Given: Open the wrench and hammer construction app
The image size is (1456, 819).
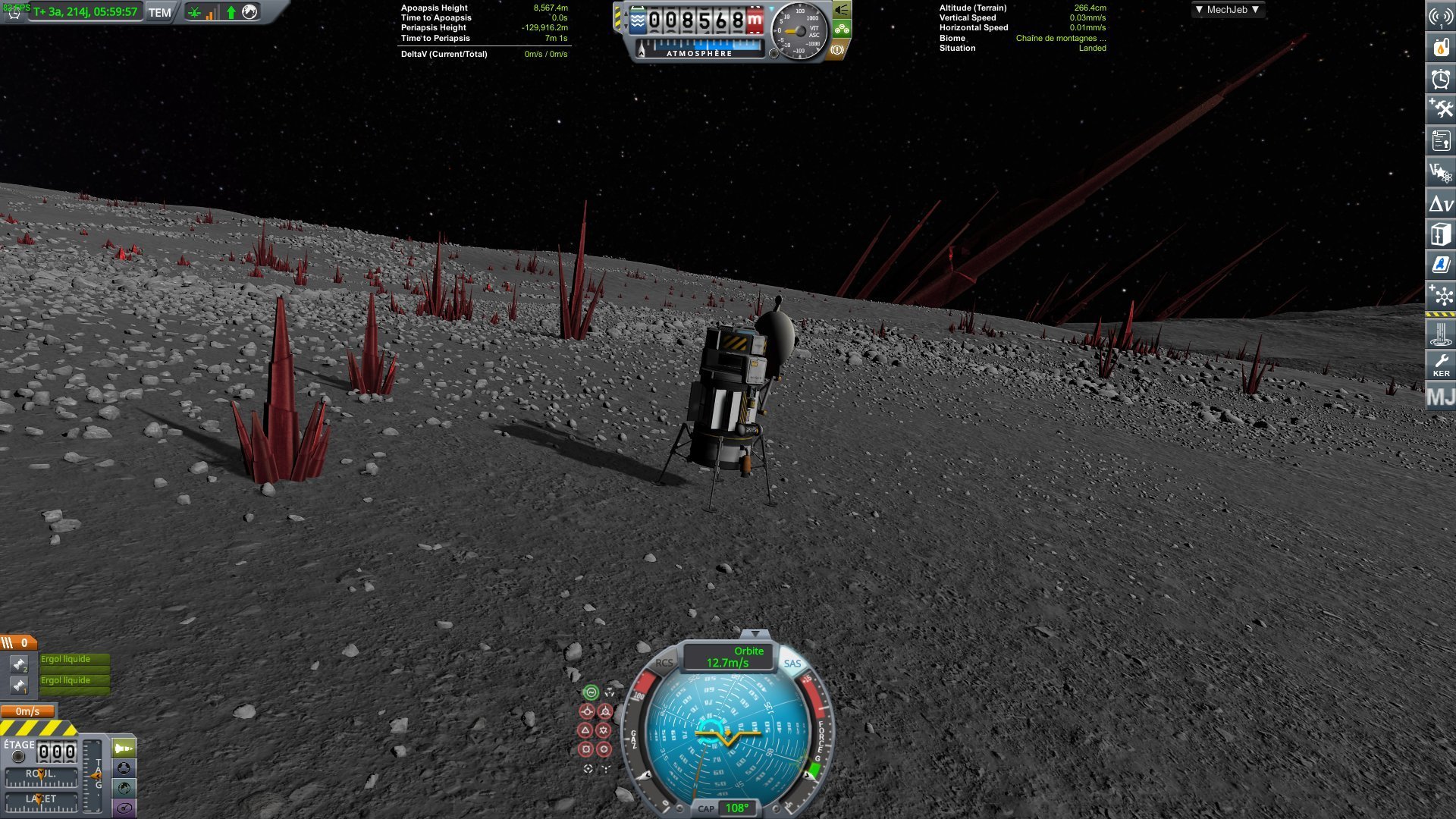Looking at the screenshot, I should [1440, 110].
